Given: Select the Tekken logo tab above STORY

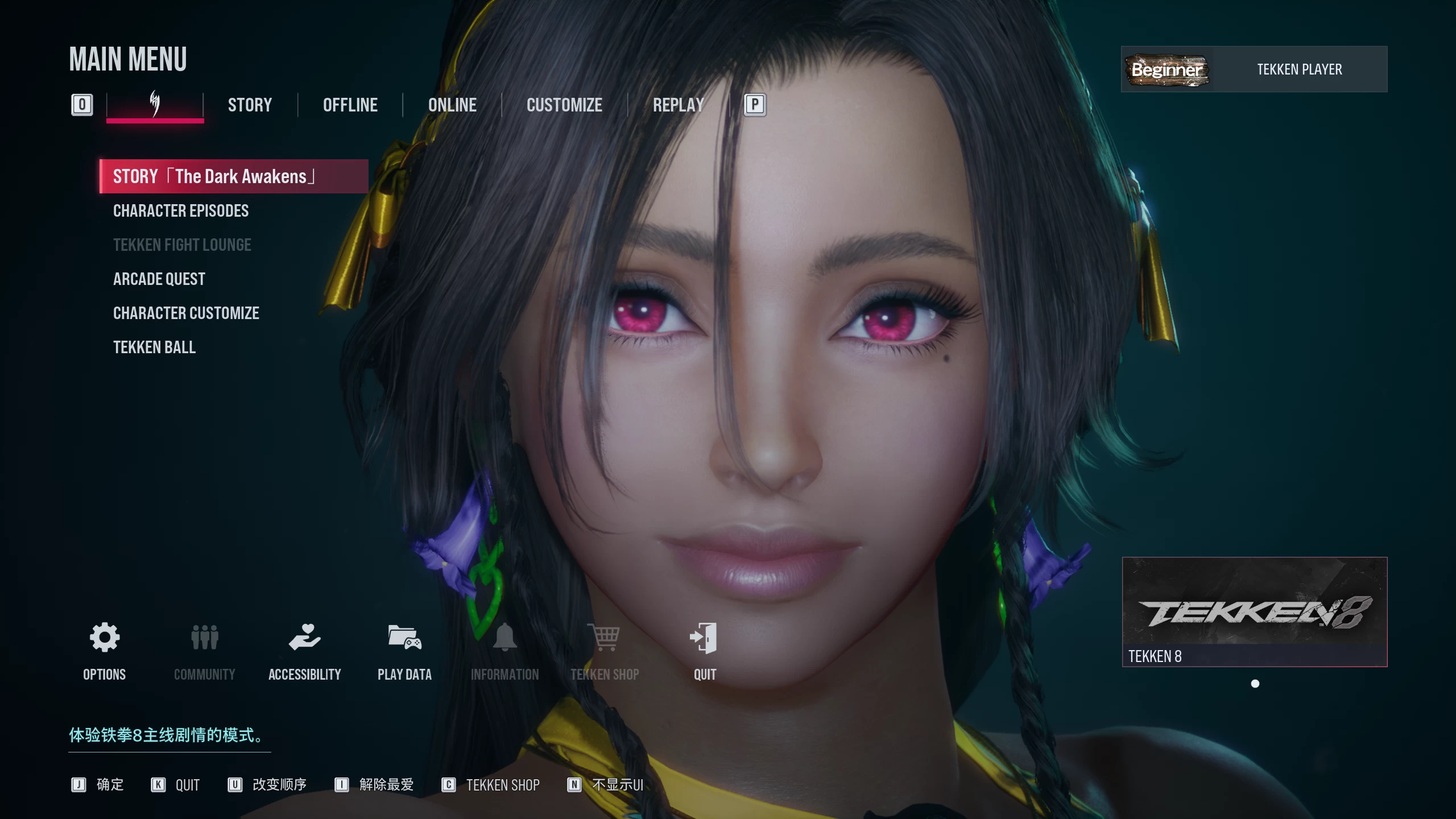Looking at the screenshot, I should 155,105.
